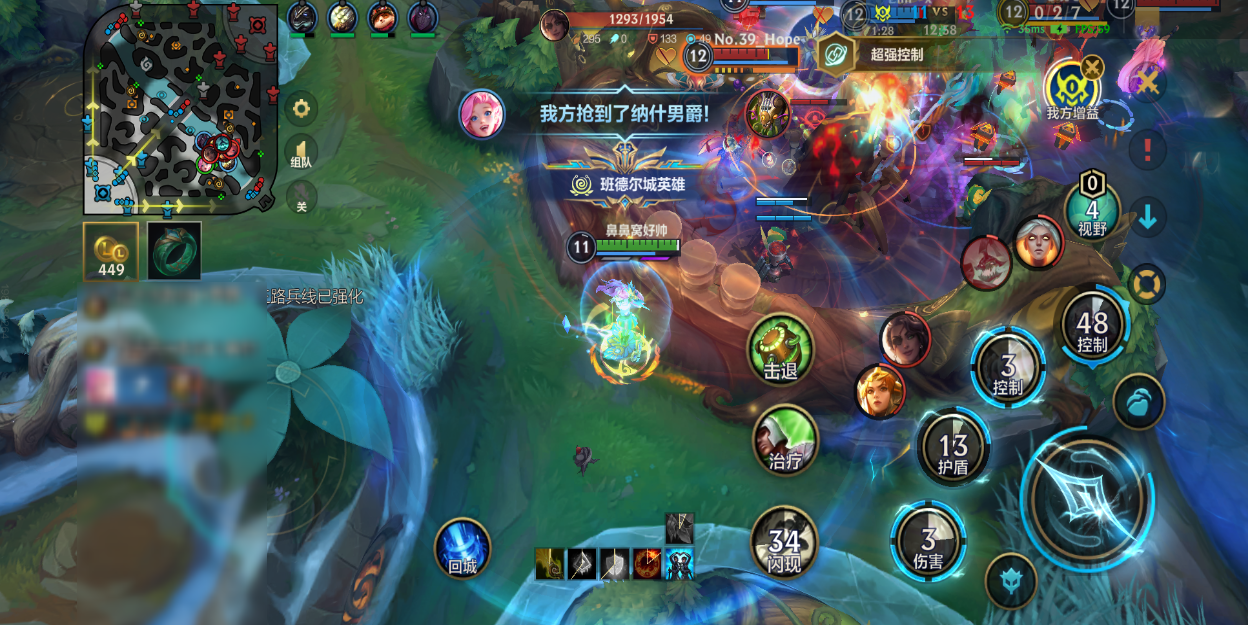The image size is (1248, 625).
Task: Open the minimap
Action: [x=180, y=108]
